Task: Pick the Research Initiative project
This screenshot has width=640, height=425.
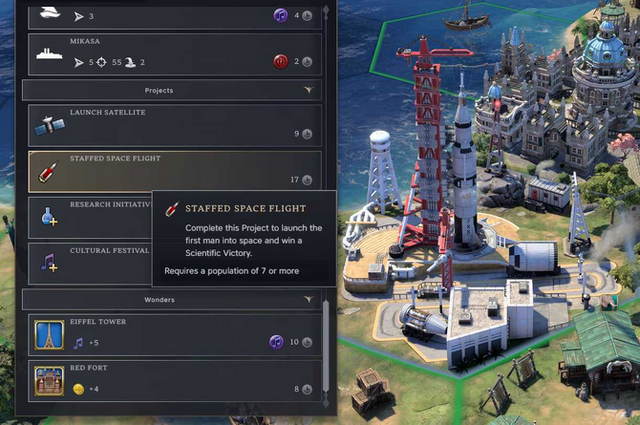Action: point(88,216)
